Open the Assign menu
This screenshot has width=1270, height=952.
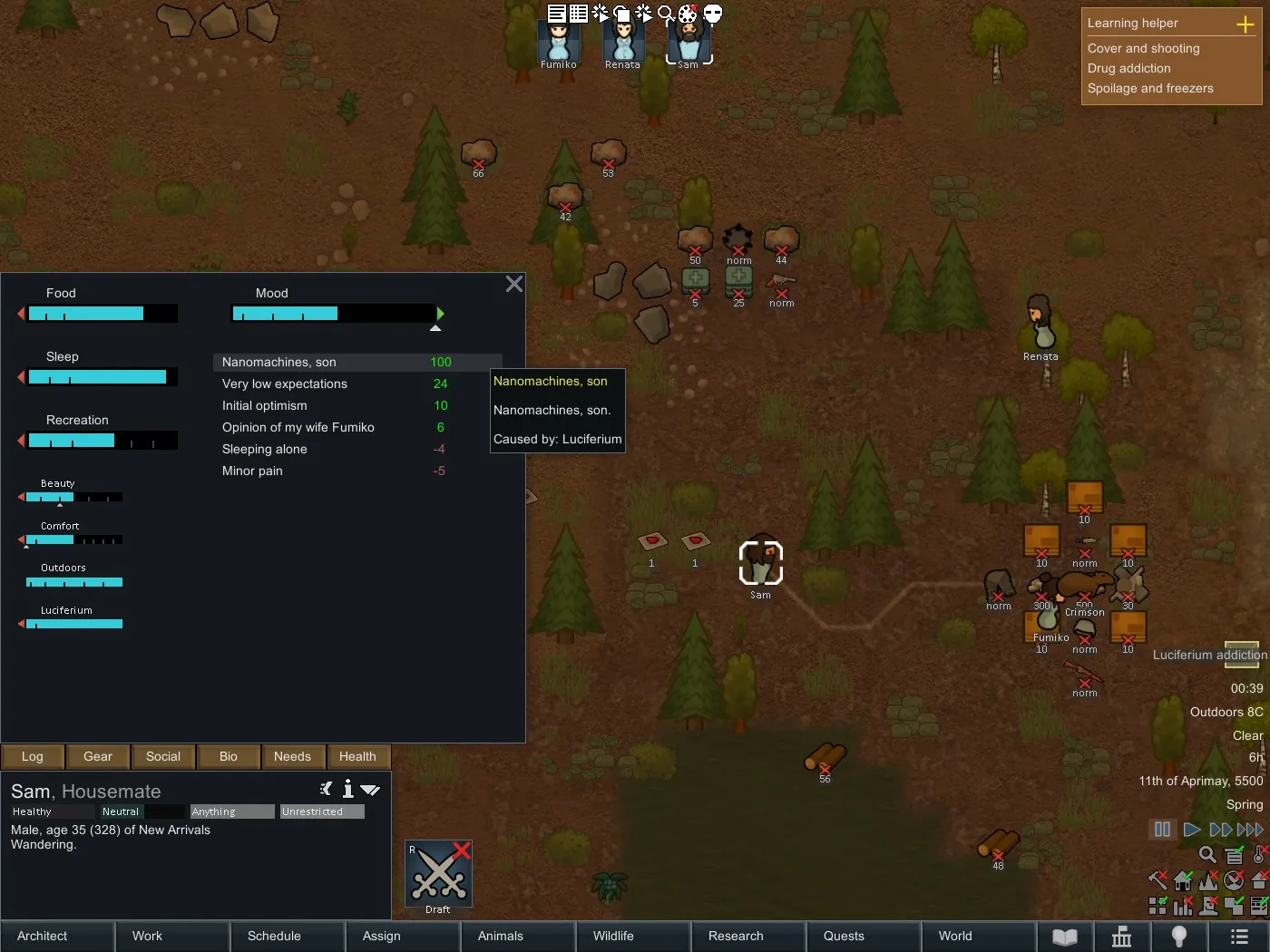point(403,936)
